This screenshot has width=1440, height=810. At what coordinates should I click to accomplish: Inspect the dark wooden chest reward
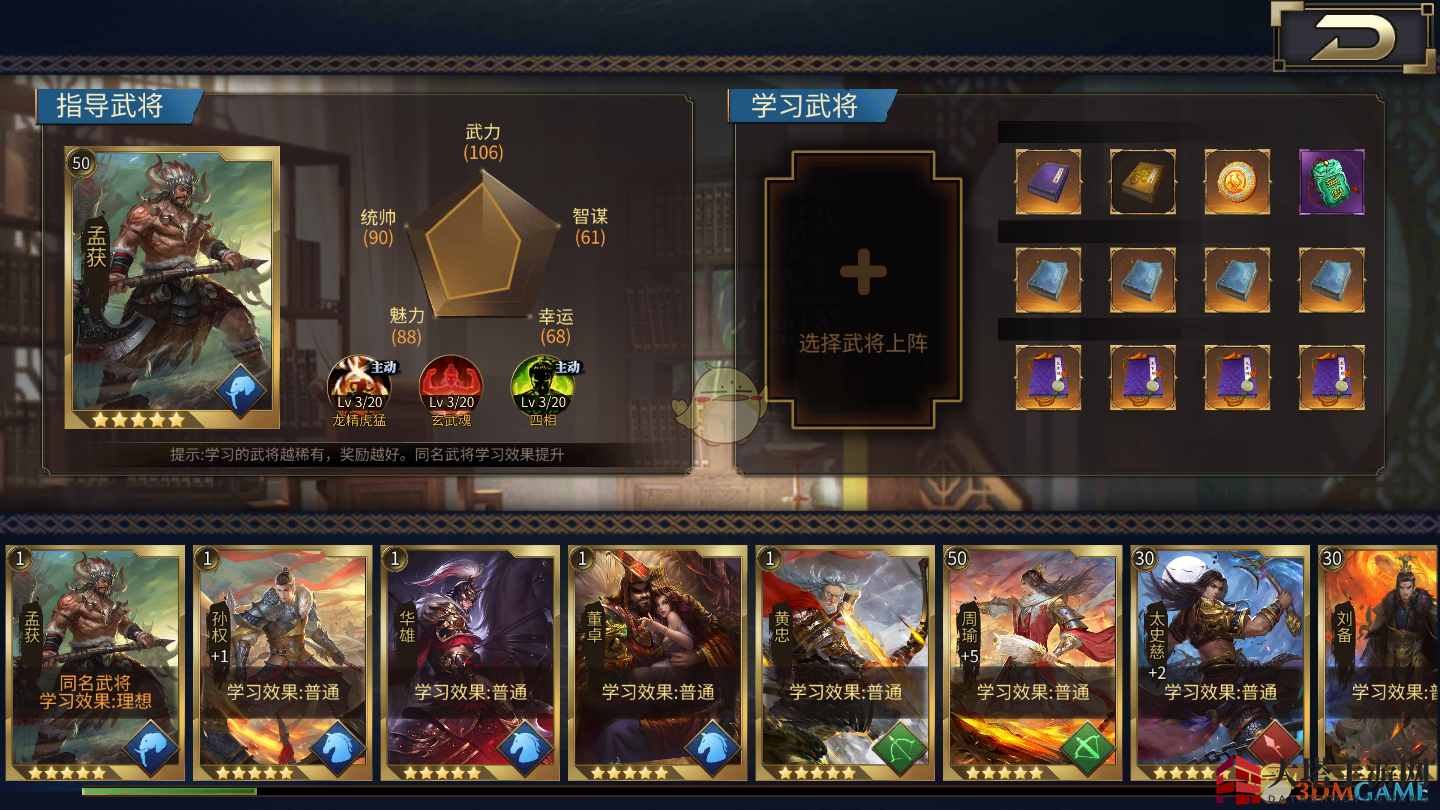click(x=1143, y=182)
